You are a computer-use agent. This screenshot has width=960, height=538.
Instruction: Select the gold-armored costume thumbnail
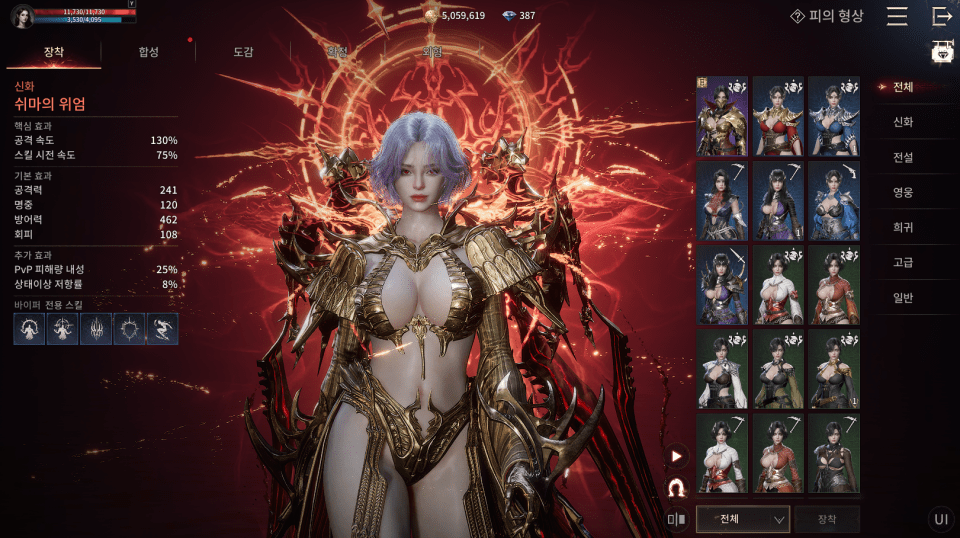[722, 116]
